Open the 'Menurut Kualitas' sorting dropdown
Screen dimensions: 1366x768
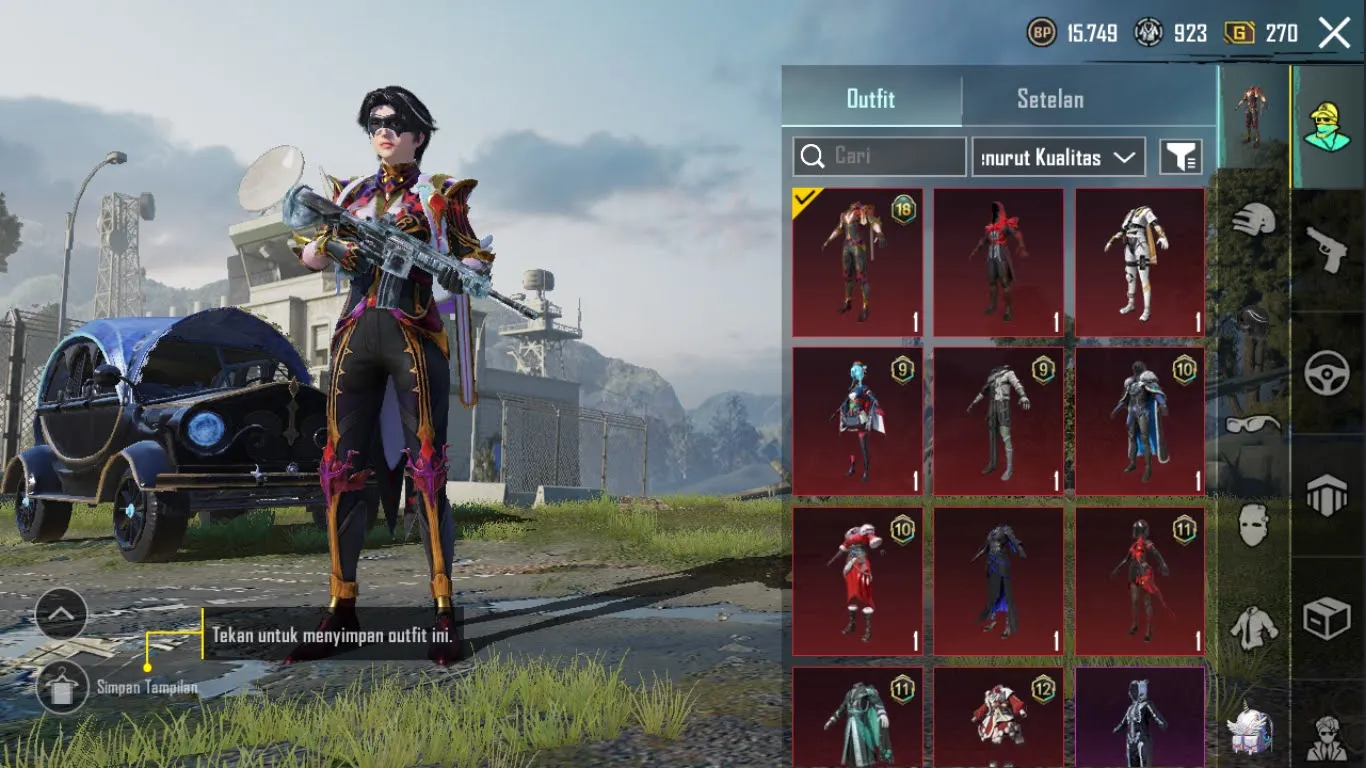point(1057,156)
